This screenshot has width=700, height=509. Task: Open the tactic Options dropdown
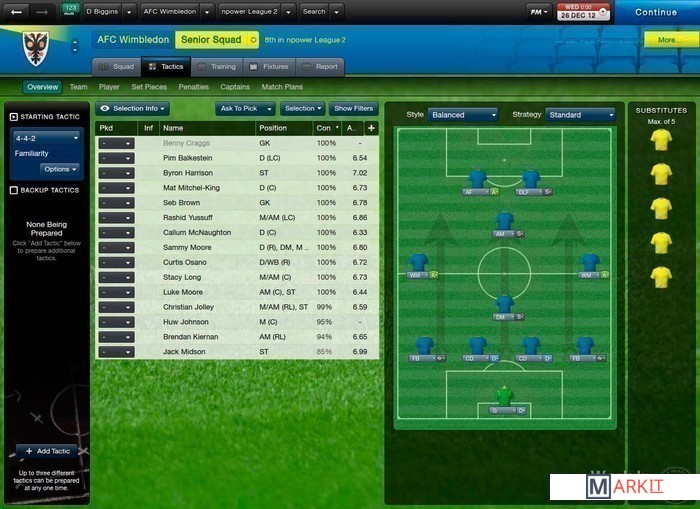click(60, 169)
